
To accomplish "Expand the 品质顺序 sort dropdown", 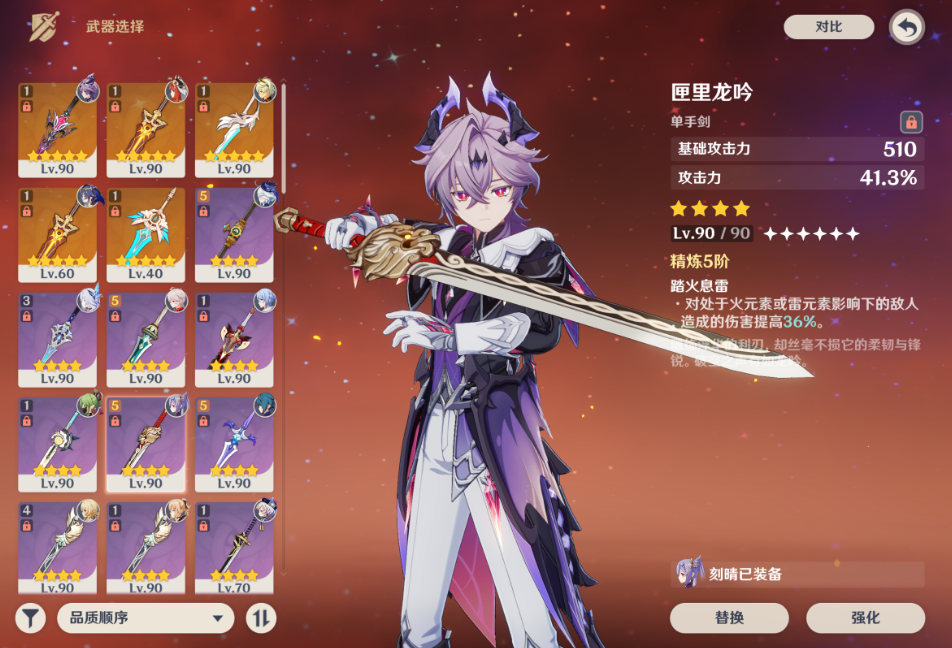I will pyautogui.click(x=145, y=617).
